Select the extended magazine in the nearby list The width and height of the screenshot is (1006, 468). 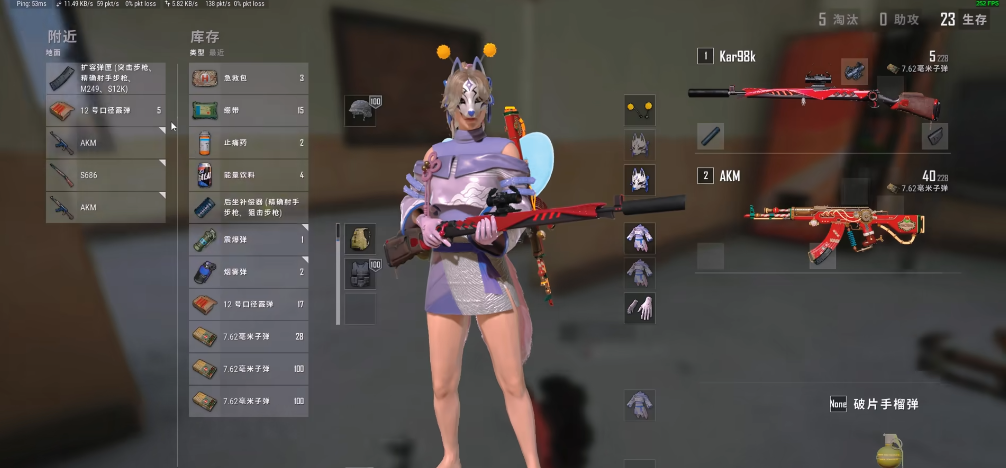pos(105,77)
